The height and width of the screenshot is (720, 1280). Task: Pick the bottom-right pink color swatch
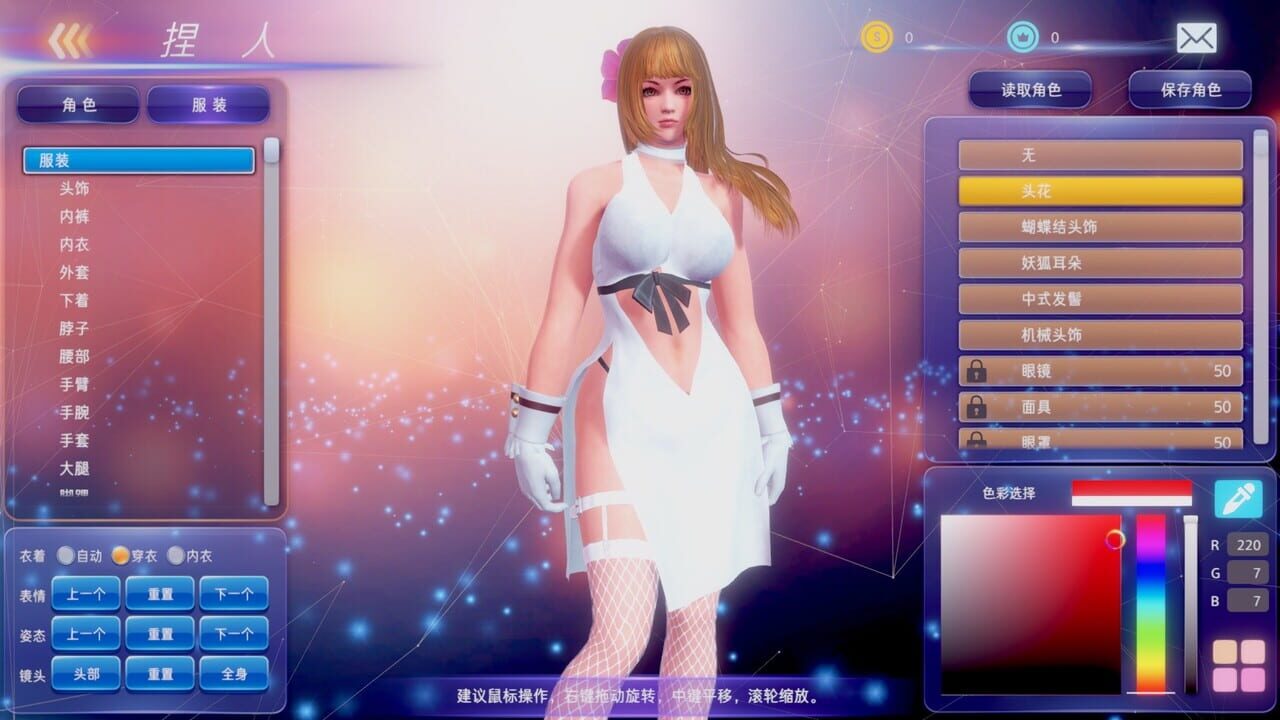pos(1251,678)
